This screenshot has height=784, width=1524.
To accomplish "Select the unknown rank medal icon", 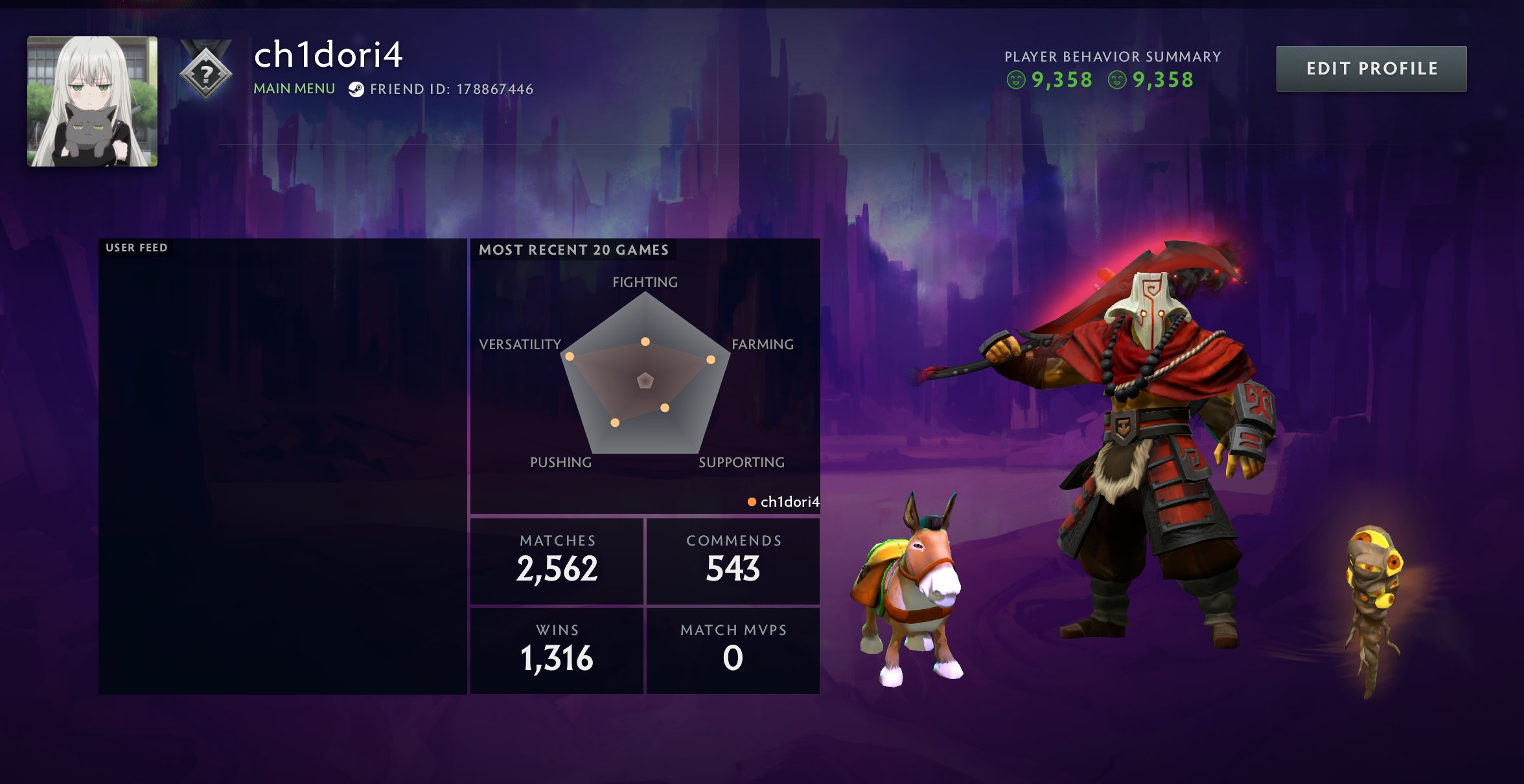I will click(206, 73).
